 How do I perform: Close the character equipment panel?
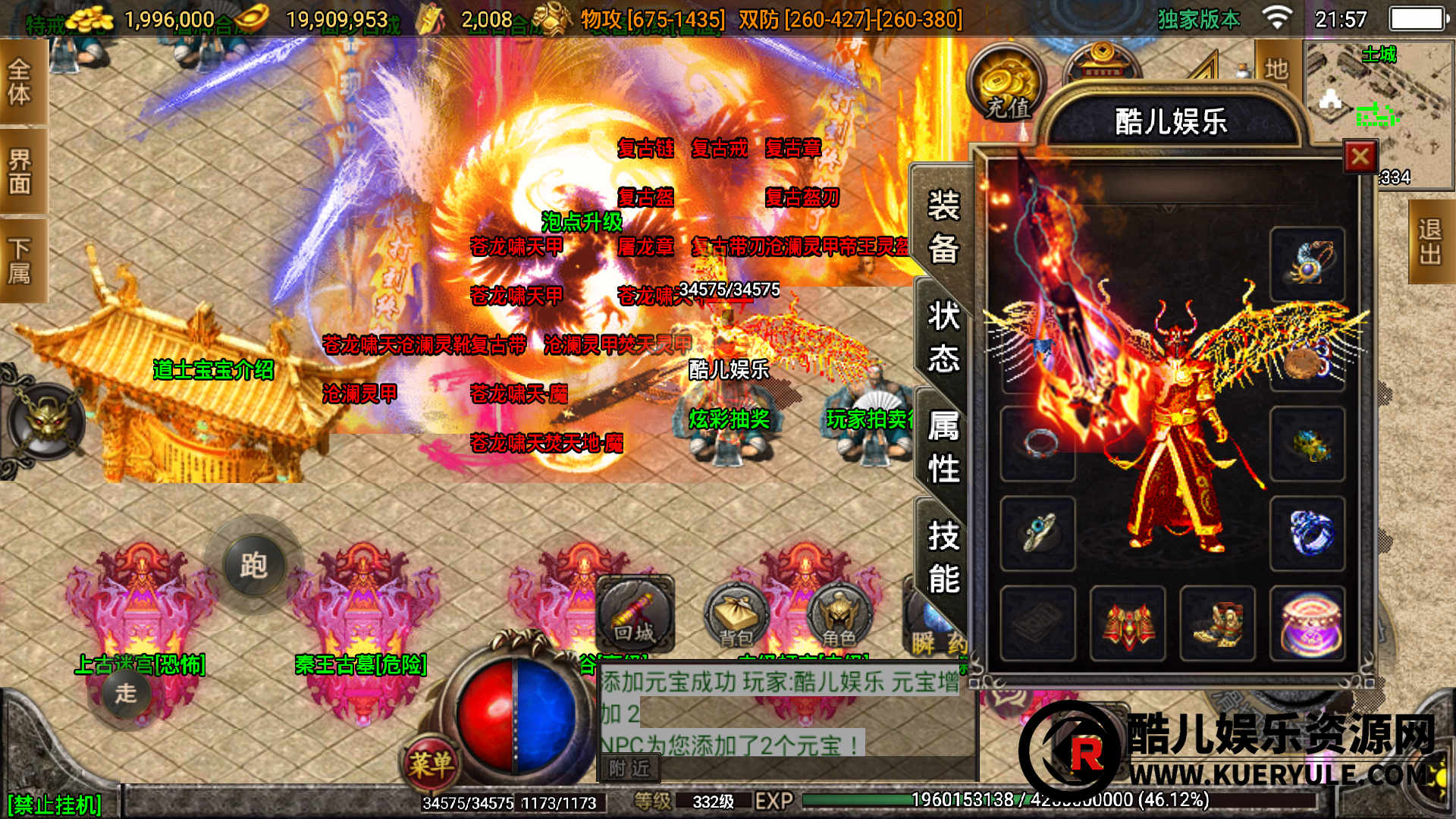pyautogui.click(x=1360, y=157)
